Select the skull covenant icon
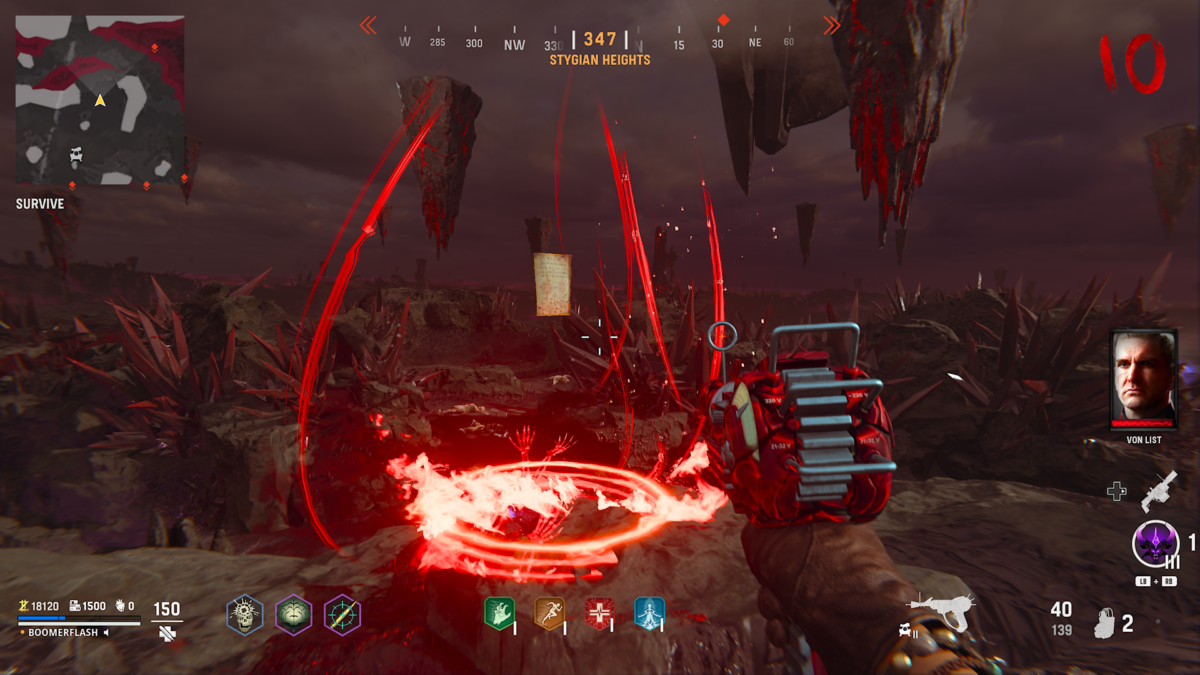The image size is (1200, 675). (245, 613)
